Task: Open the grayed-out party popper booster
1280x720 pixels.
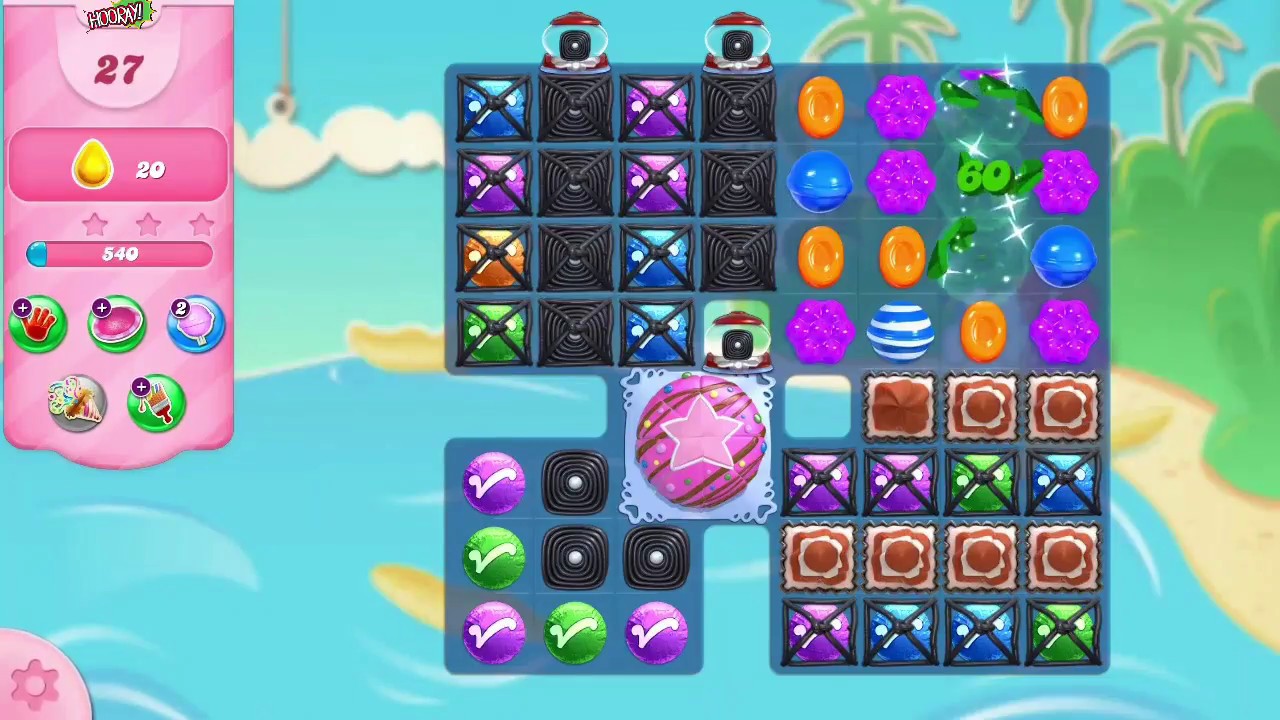Action: point(76,402)
